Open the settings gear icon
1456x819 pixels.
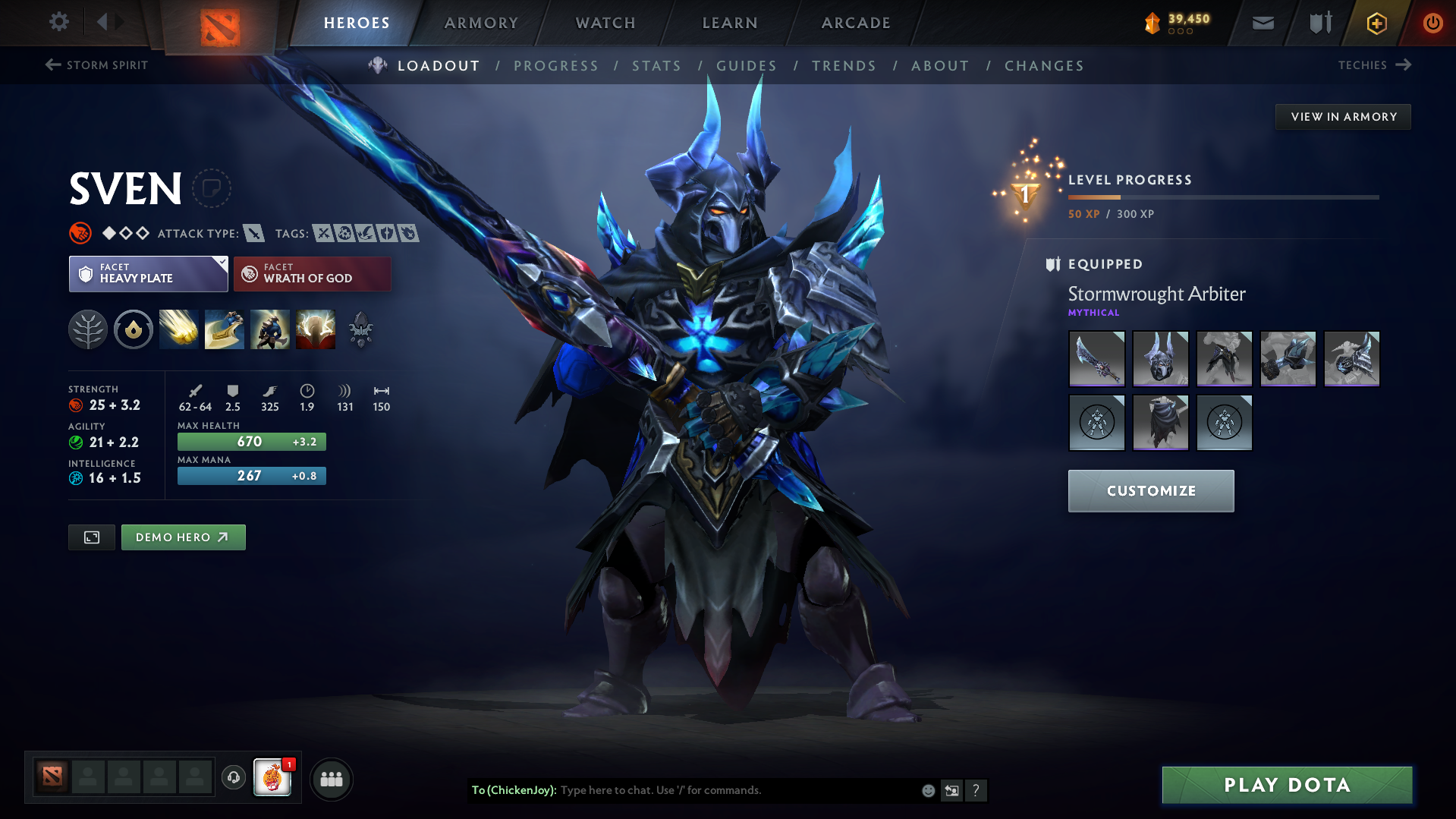(x=58, y=22)
